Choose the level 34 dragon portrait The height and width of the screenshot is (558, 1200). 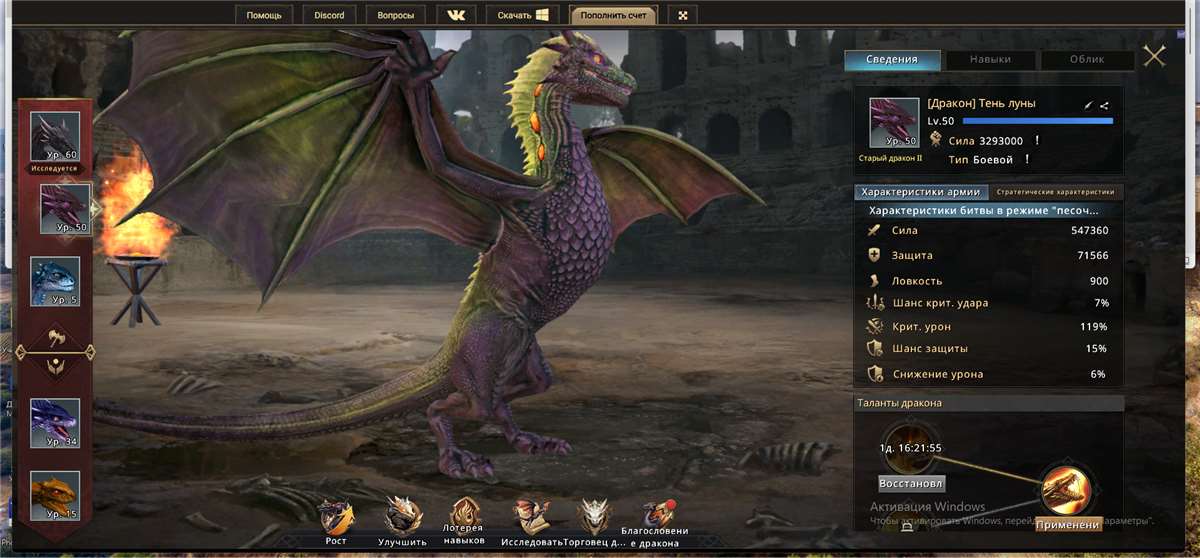(x=54, y=422)
